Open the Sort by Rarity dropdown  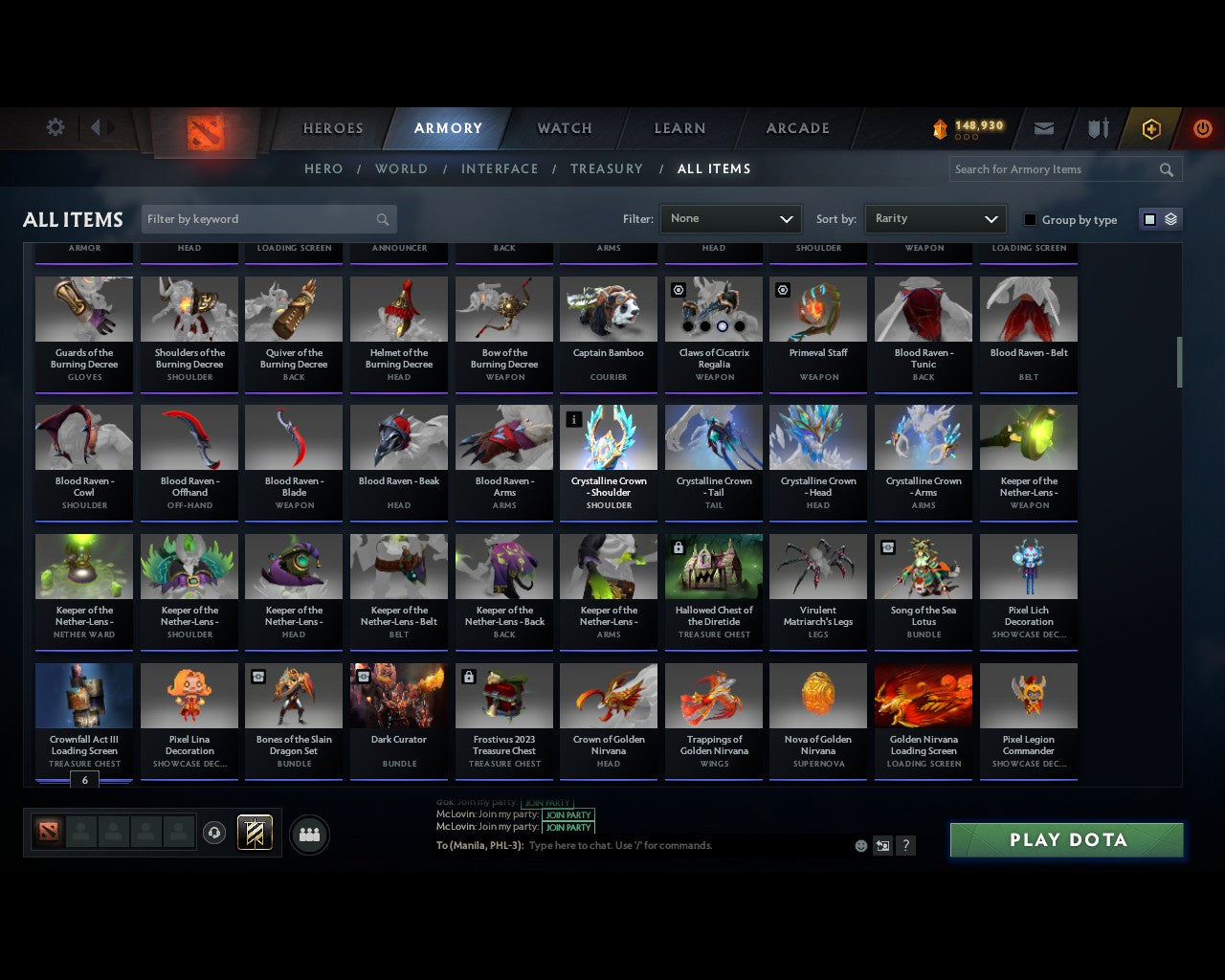pyautogui.click(x=935, y=218)
